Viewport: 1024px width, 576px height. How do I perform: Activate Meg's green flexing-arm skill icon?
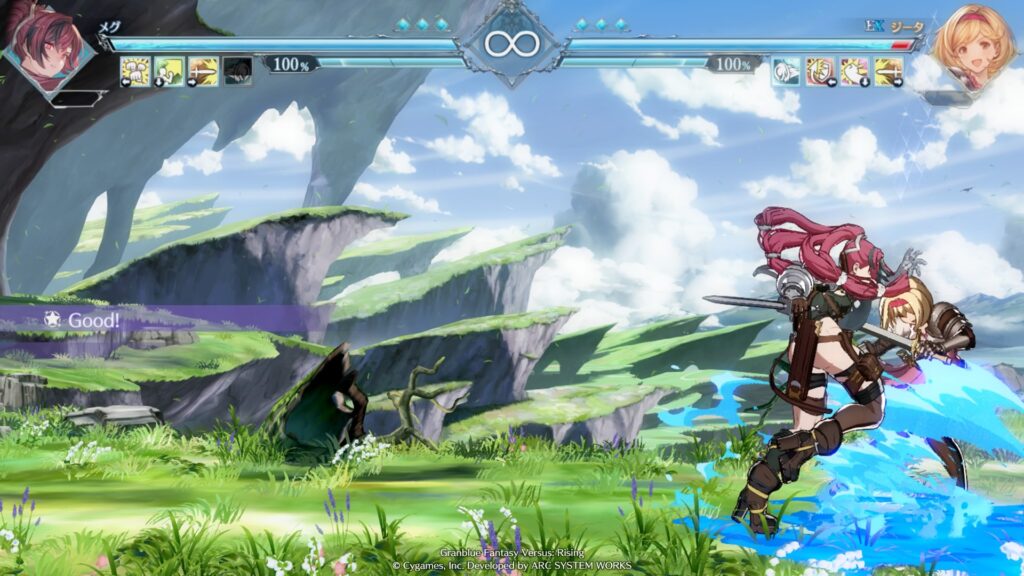(169, 71)
